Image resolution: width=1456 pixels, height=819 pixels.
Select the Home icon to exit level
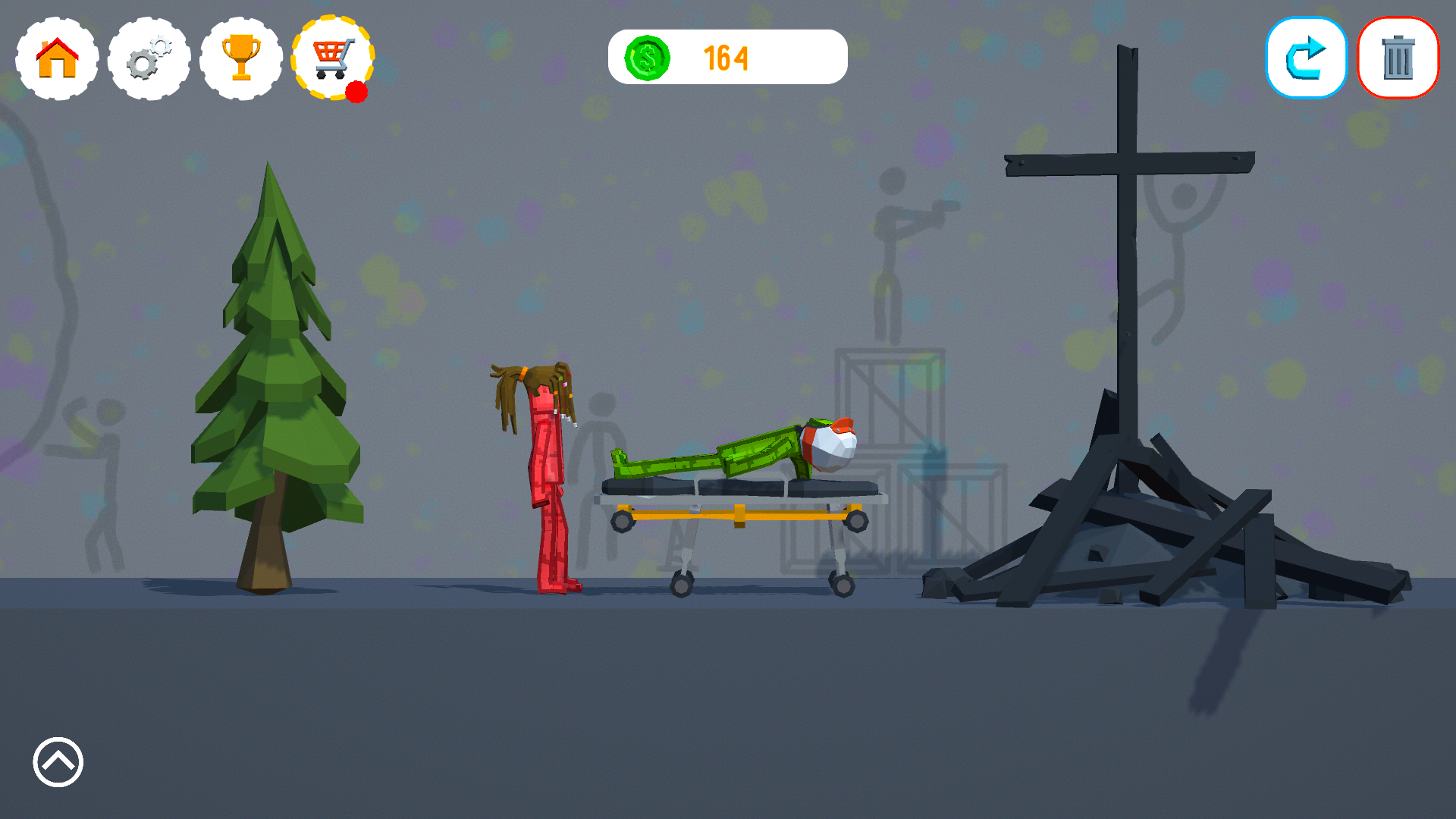[55, 58]
